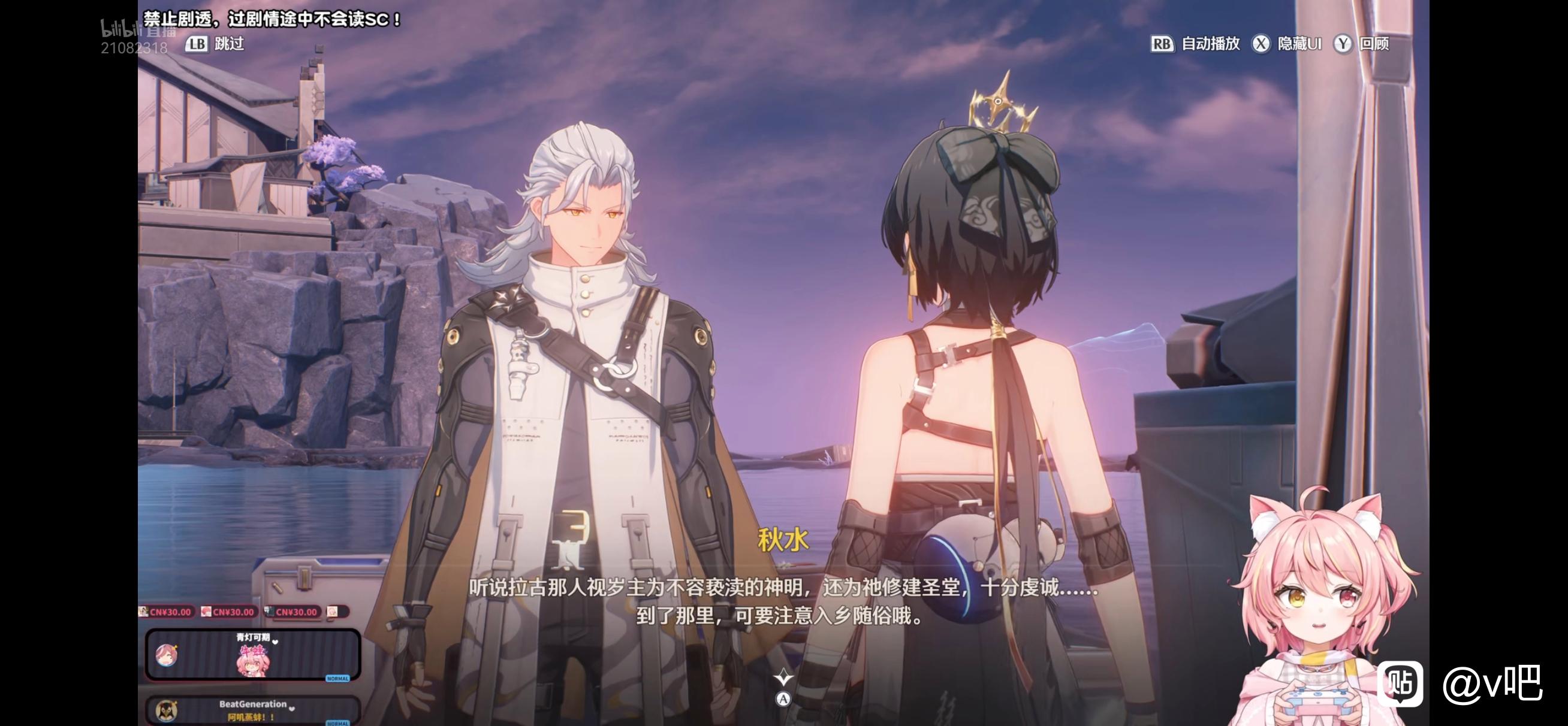The image size is (1568, 726).
Task: Turn on 自动播放 auto-play
Action: point(1195,44)
